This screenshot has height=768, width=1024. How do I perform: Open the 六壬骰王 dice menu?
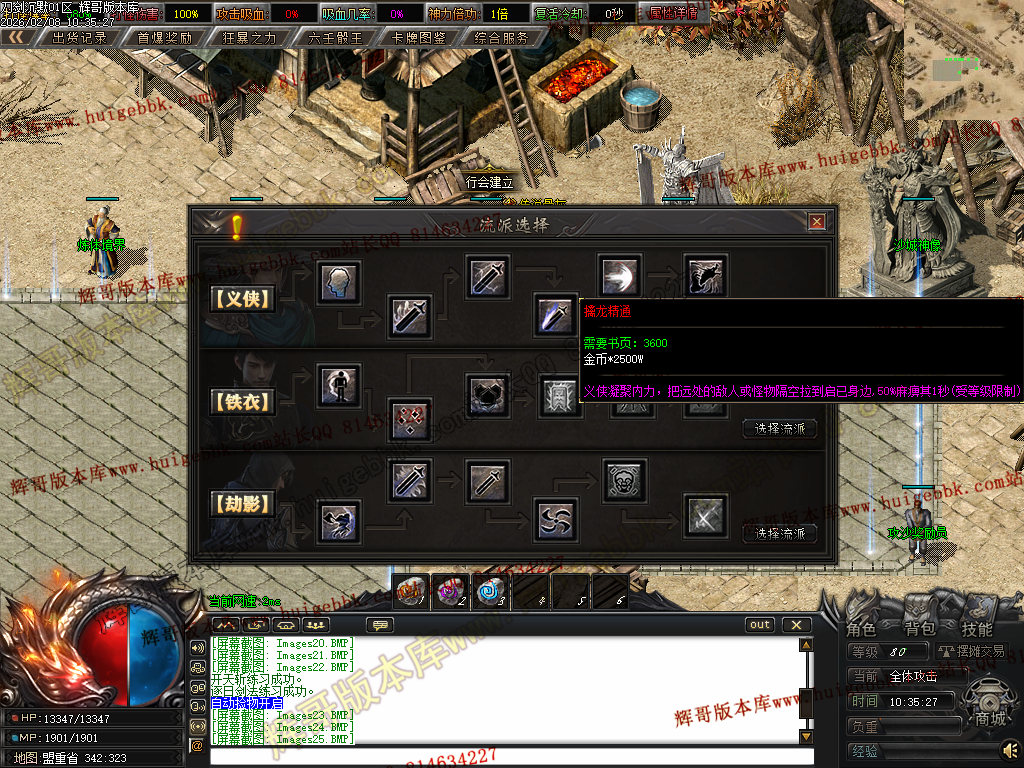click(335, 37)
